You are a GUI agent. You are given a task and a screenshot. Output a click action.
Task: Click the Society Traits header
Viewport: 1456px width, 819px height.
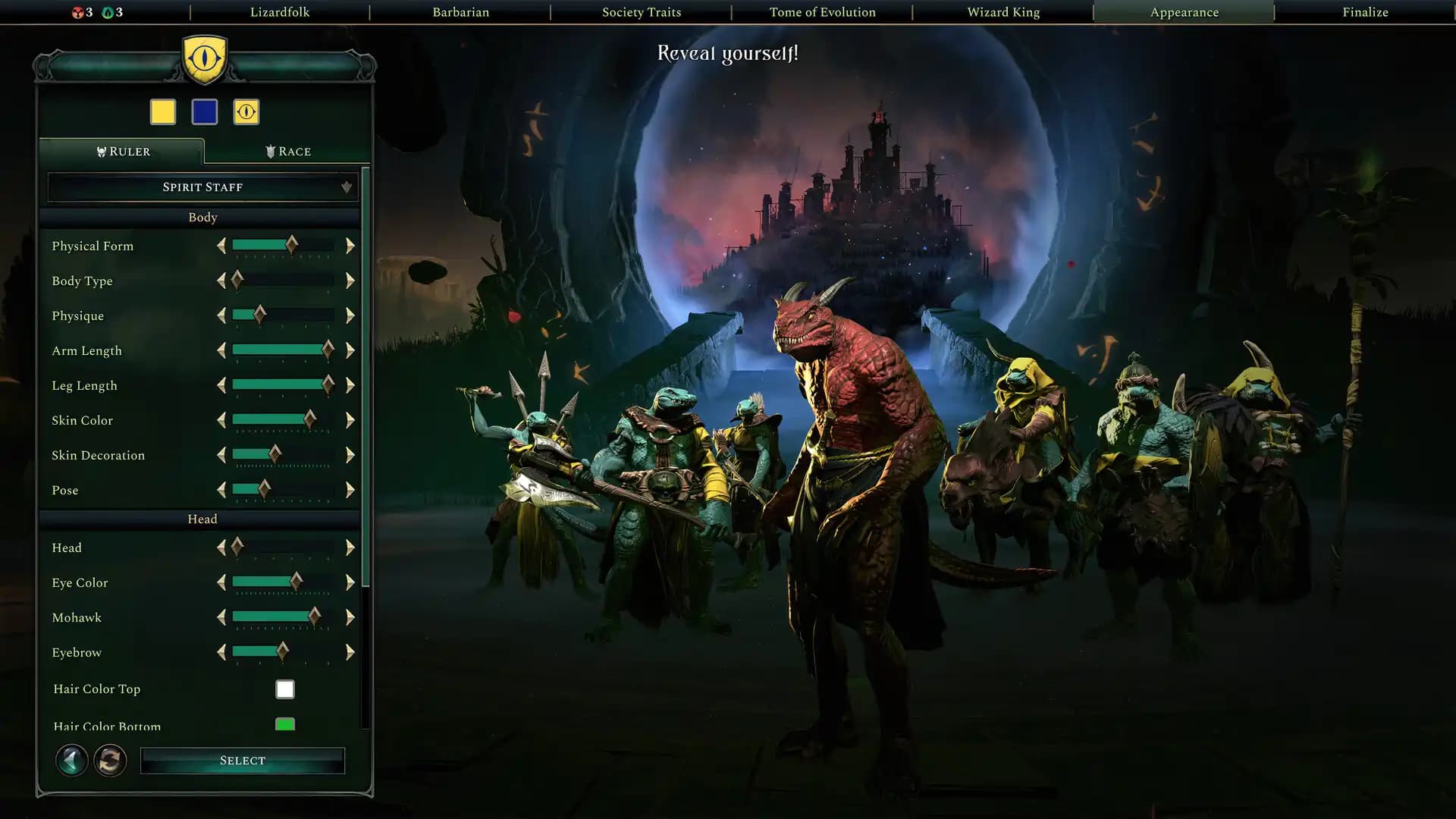(x=642, y=12)
